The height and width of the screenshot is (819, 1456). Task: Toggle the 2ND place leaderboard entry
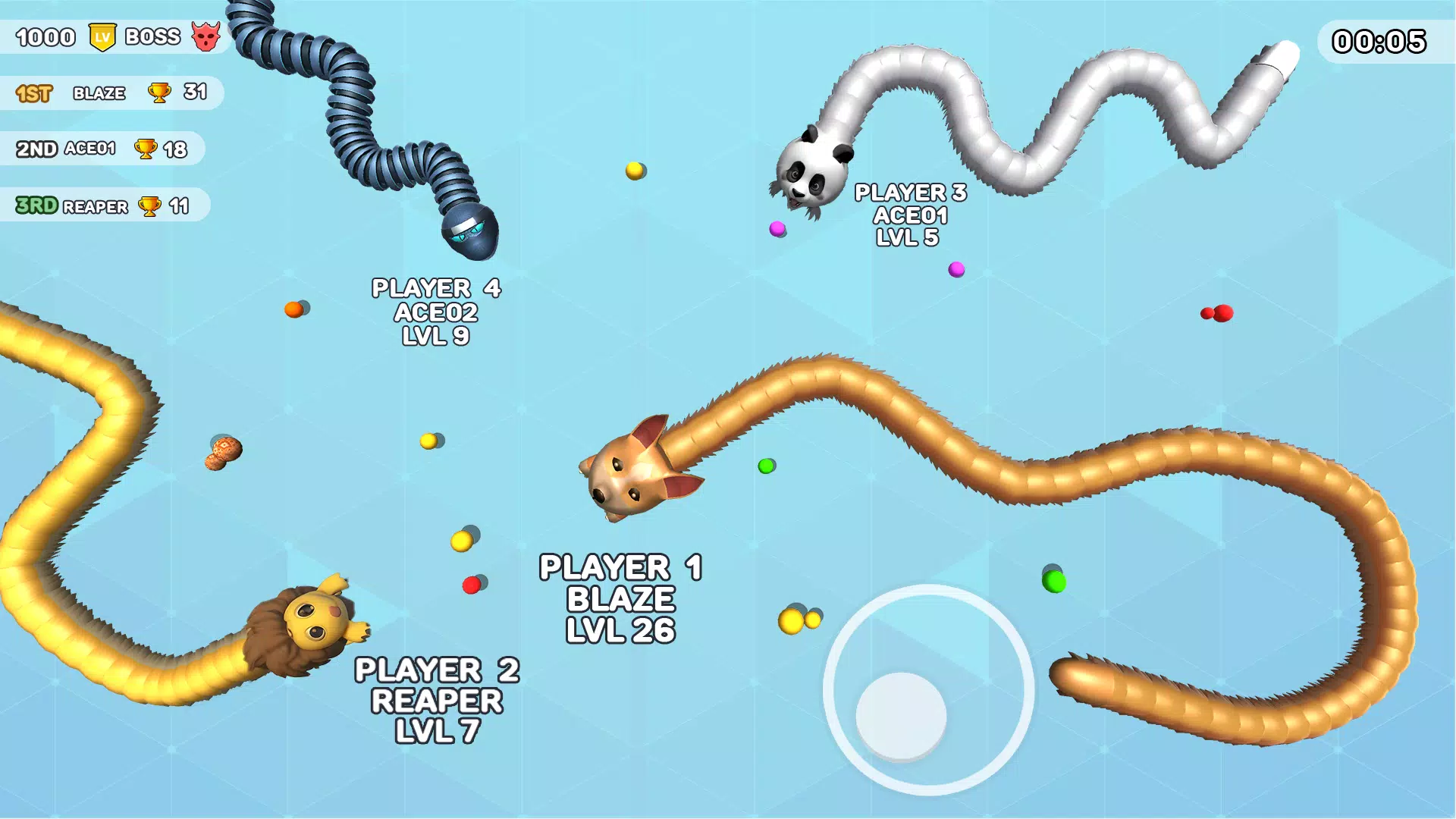tap(102, 149)
